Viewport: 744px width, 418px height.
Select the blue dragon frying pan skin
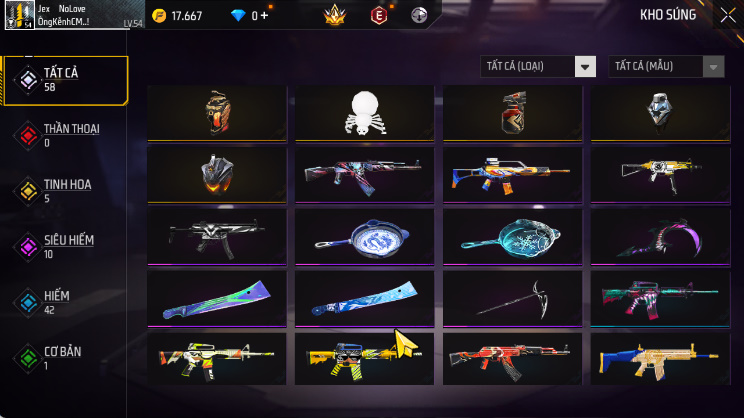pyautogui.click(x=364, y=236)
